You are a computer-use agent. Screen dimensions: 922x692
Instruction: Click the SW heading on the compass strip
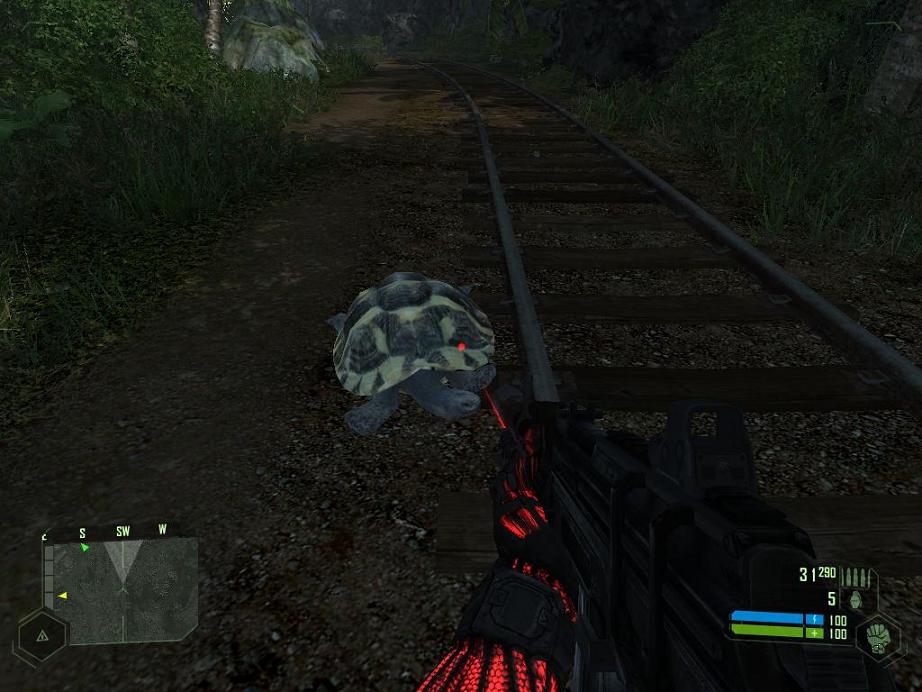pos(123,531)
